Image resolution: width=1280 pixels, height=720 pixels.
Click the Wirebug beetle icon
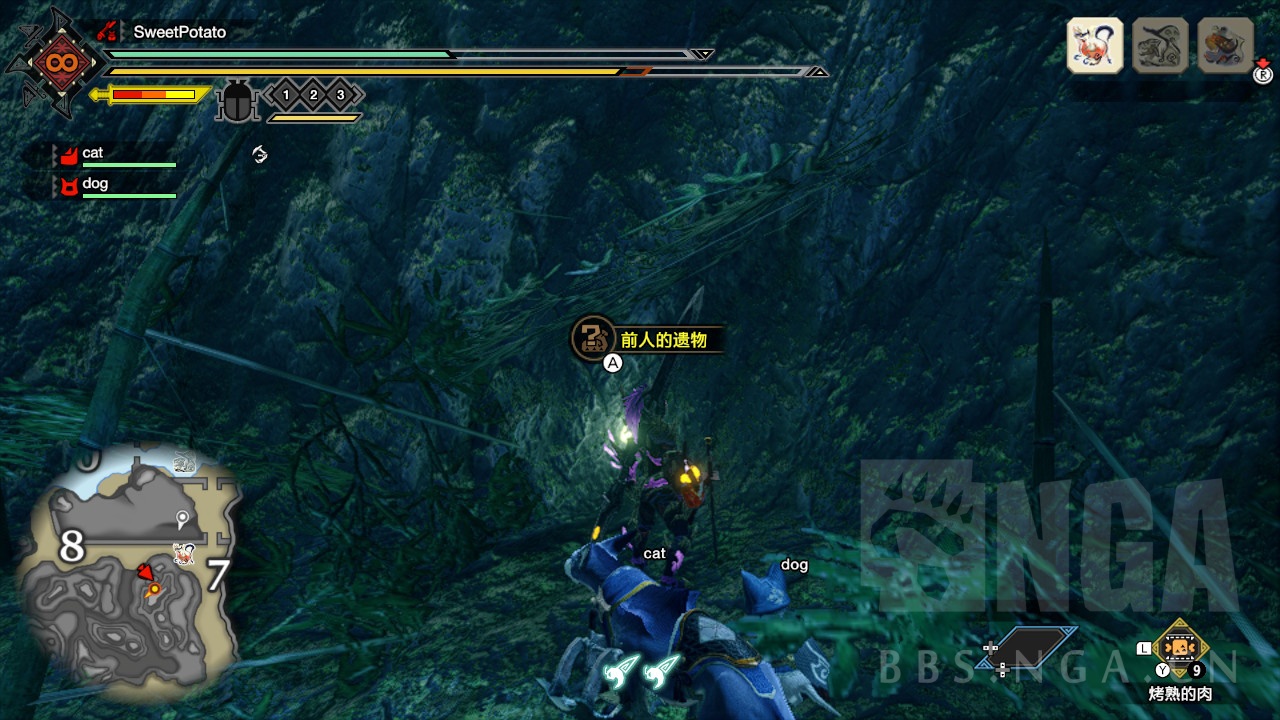tap(237, 102)
